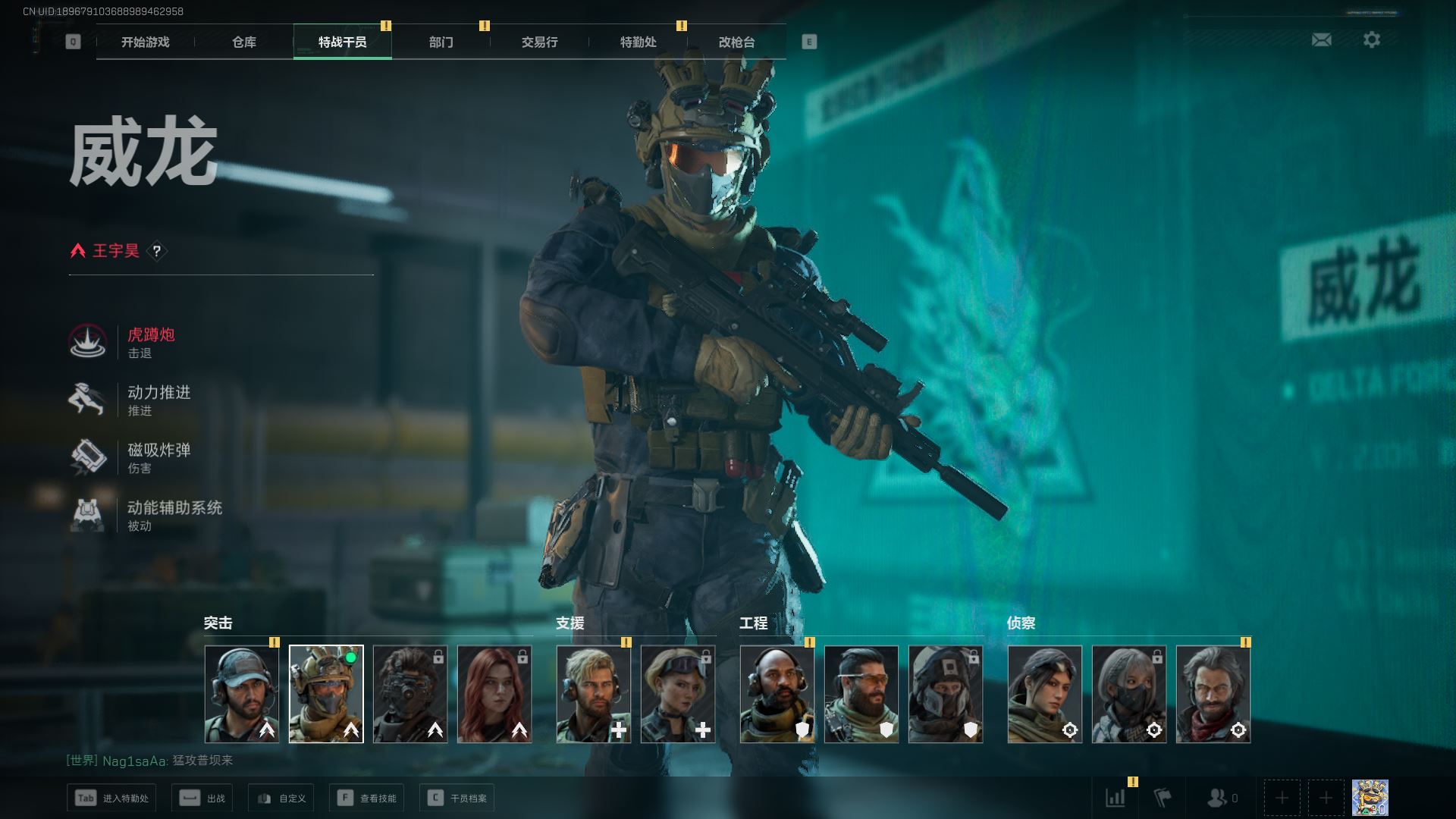Open the settings gear icon

pyautogui.click(x=1371, y=40)
